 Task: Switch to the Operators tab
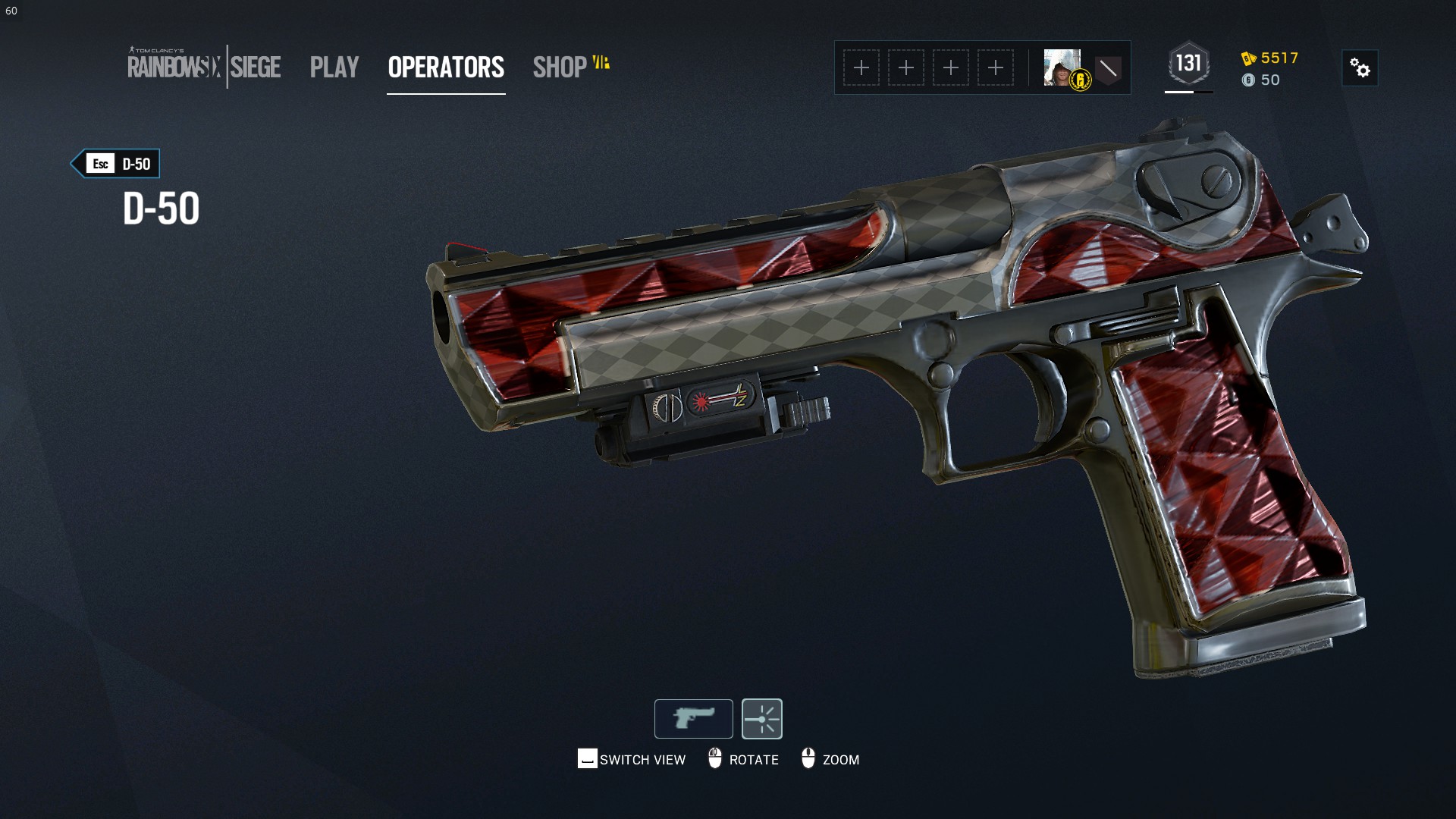click(x=446, y=67)
